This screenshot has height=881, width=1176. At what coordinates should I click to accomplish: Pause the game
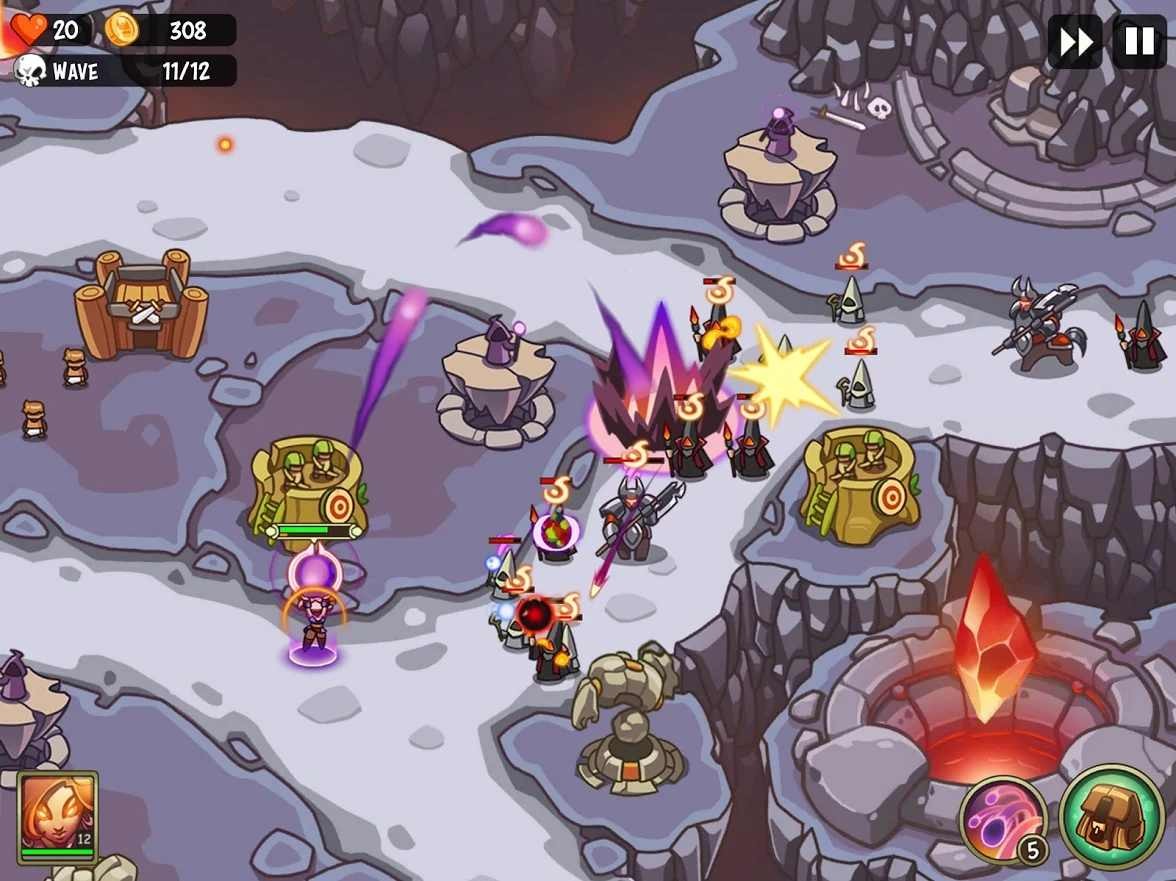1139,42
